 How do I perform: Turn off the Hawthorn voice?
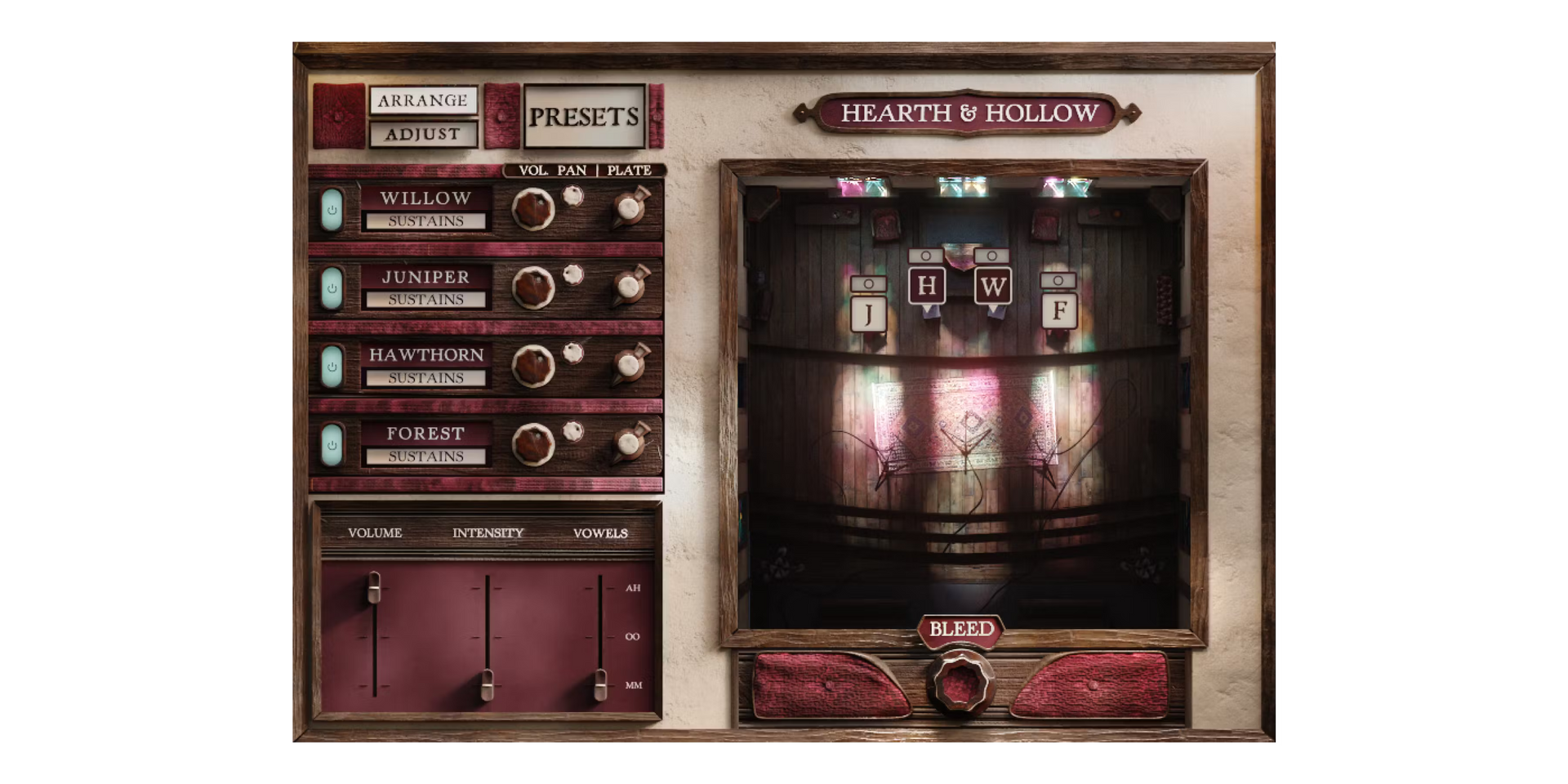click(332, 367)
